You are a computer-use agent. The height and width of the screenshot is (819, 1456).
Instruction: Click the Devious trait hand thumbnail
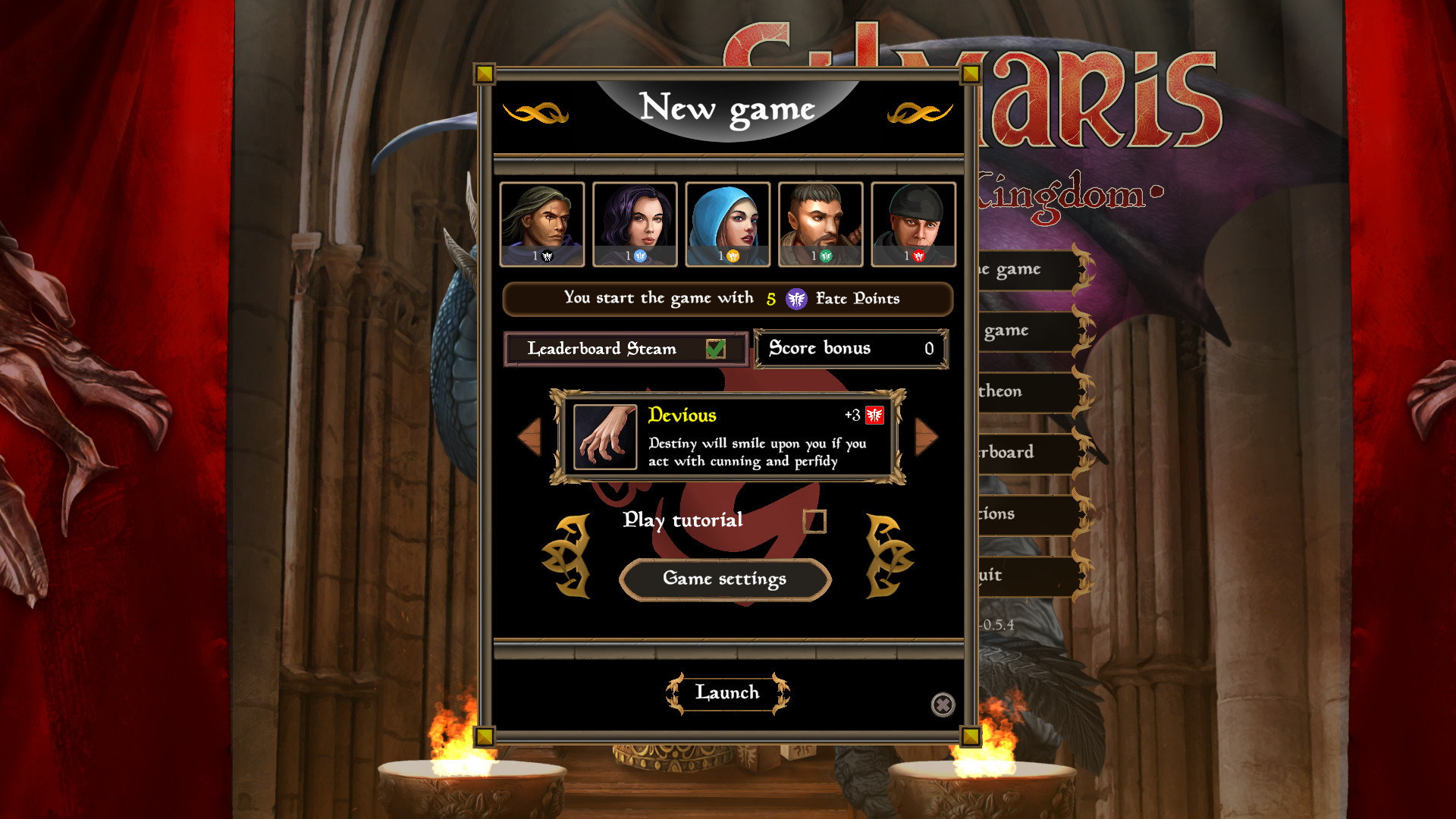(x=604, y=438)
